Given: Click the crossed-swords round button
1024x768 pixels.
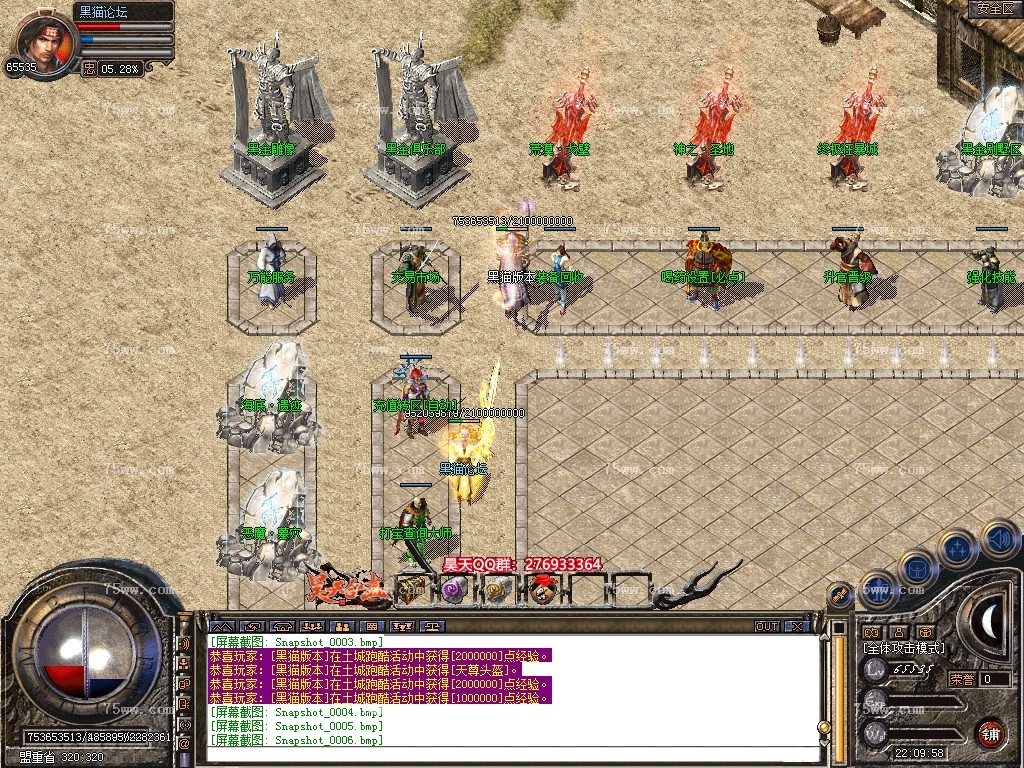Looking at the screenshot, I should point(841,596).
